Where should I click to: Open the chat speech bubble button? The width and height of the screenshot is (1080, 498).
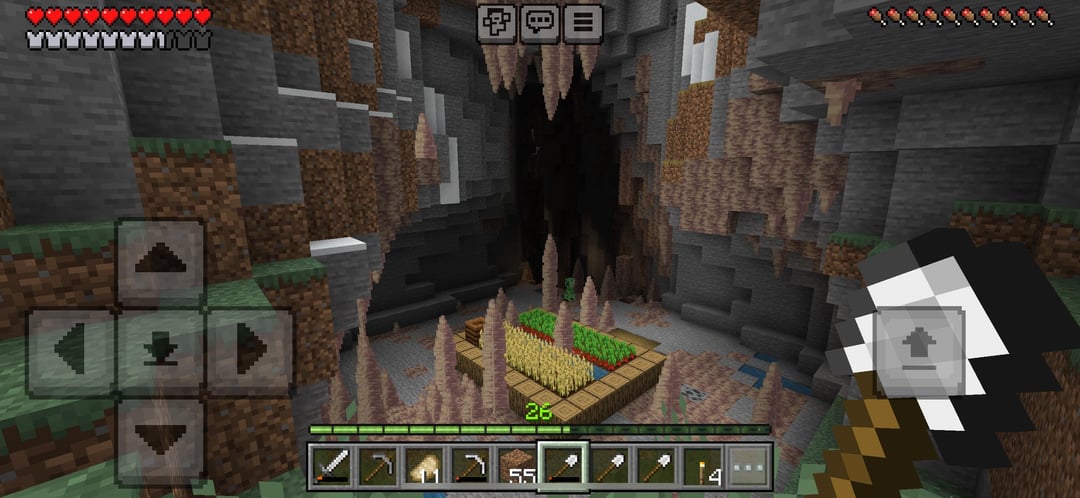540,21
